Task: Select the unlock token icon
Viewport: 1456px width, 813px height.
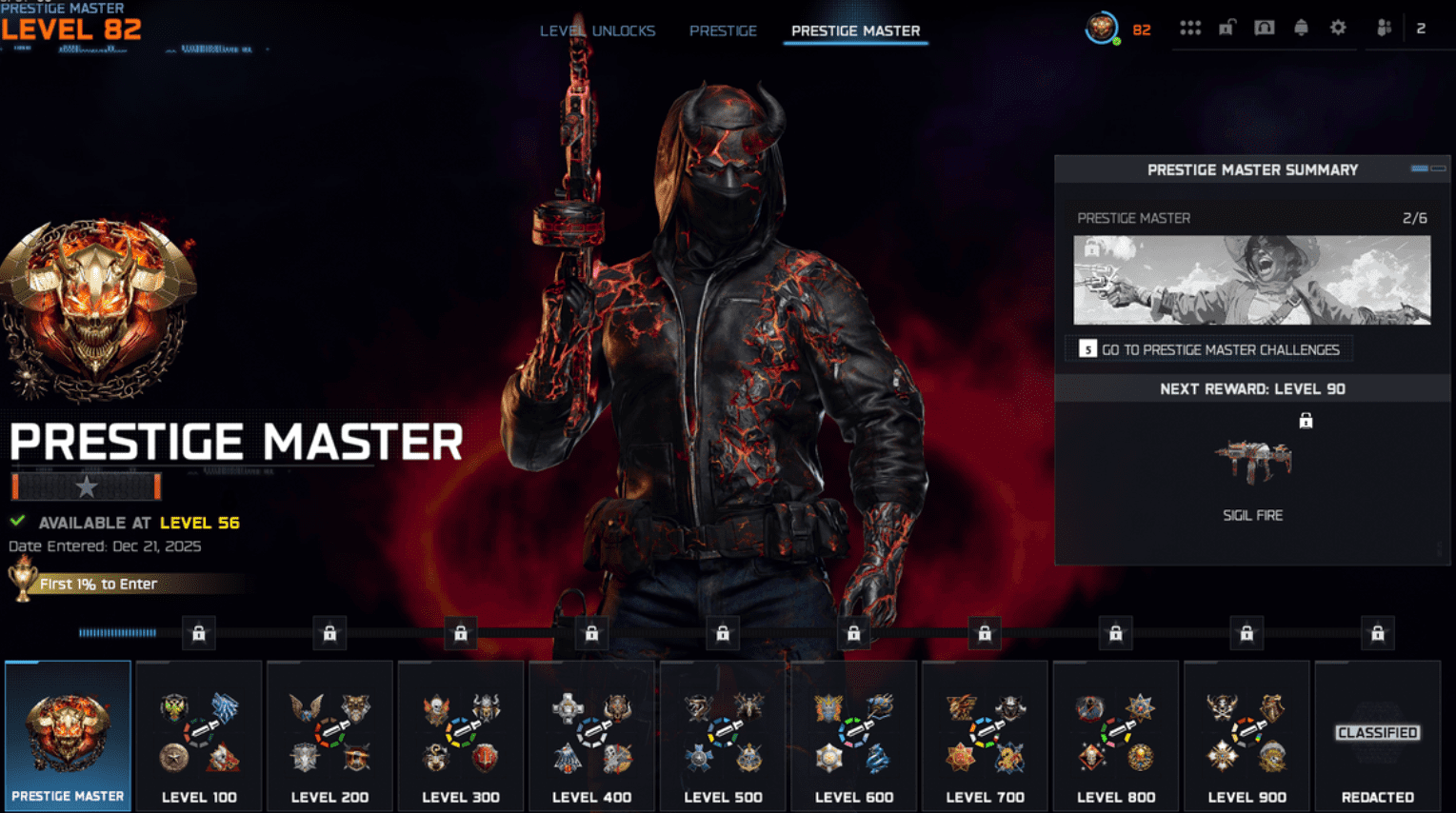Action: (x=1226, y=29)
